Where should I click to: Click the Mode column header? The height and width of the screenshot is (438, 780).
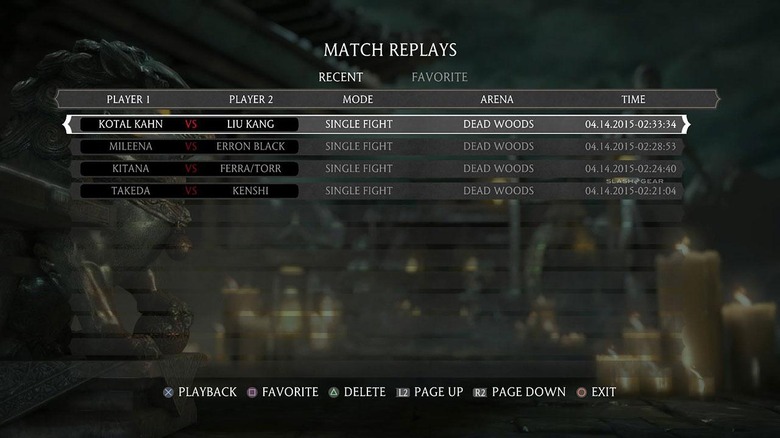358,100
